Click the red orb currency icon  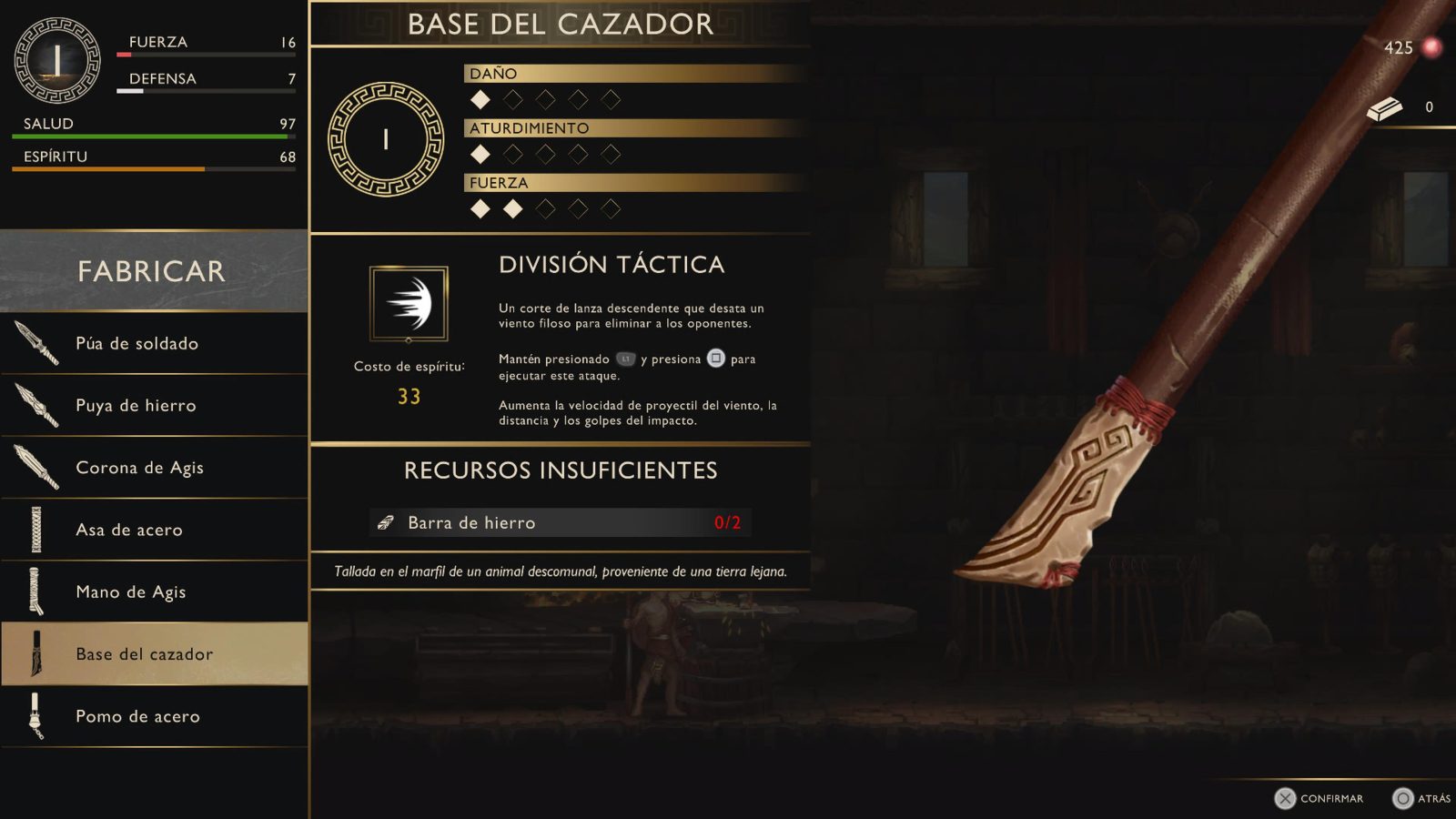tap(1433, 48)
